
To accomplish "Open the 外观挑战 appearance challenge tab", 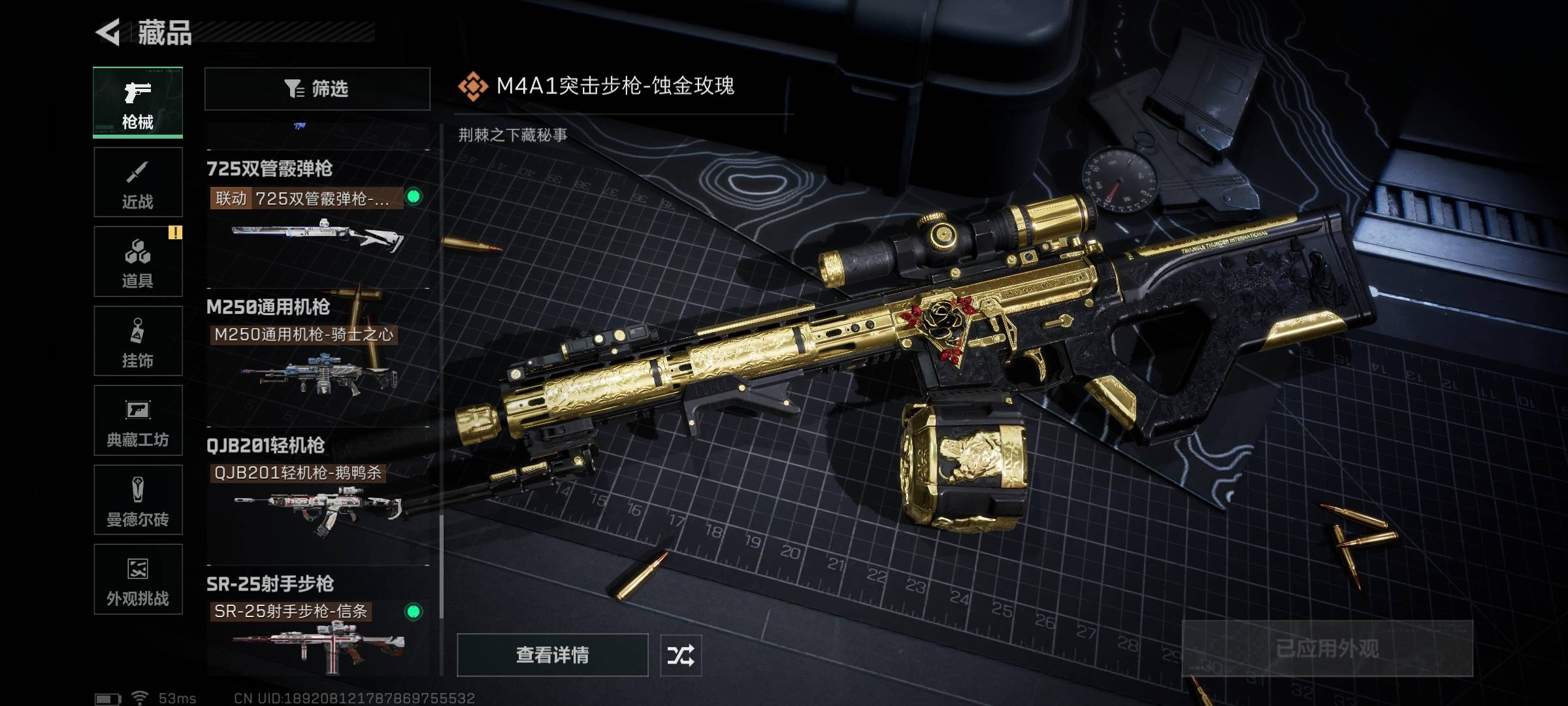I will tap(138, 579).
